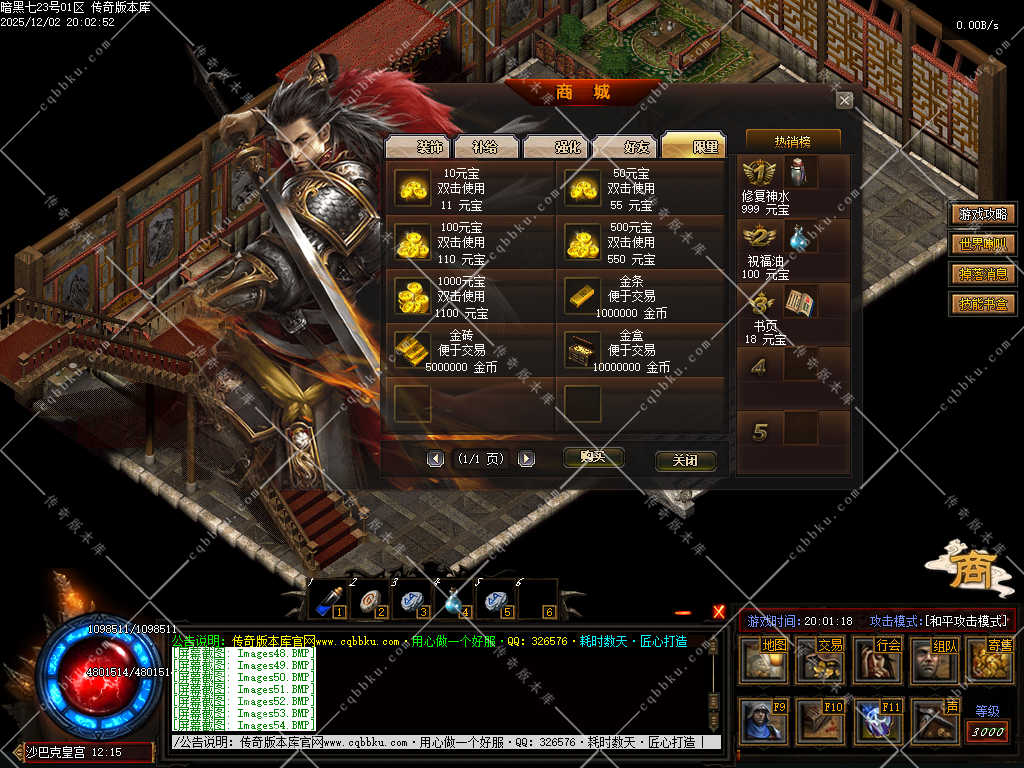This screenshot has height=768, width=1024.
Task: Switch to the 装饰 shop tab
Action: (417, 146)
